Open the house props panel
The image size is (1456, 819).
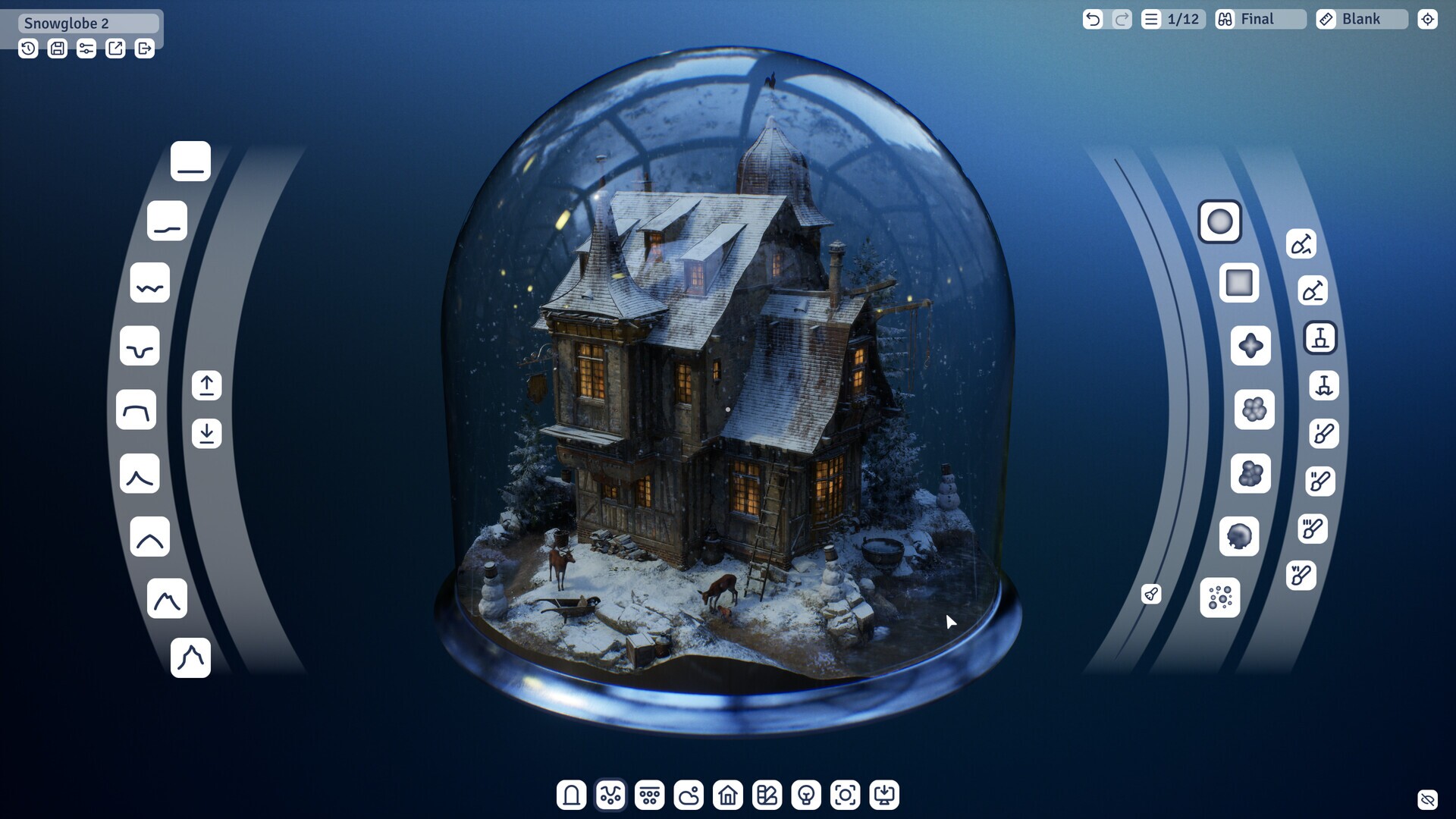[x=729, y=795]
